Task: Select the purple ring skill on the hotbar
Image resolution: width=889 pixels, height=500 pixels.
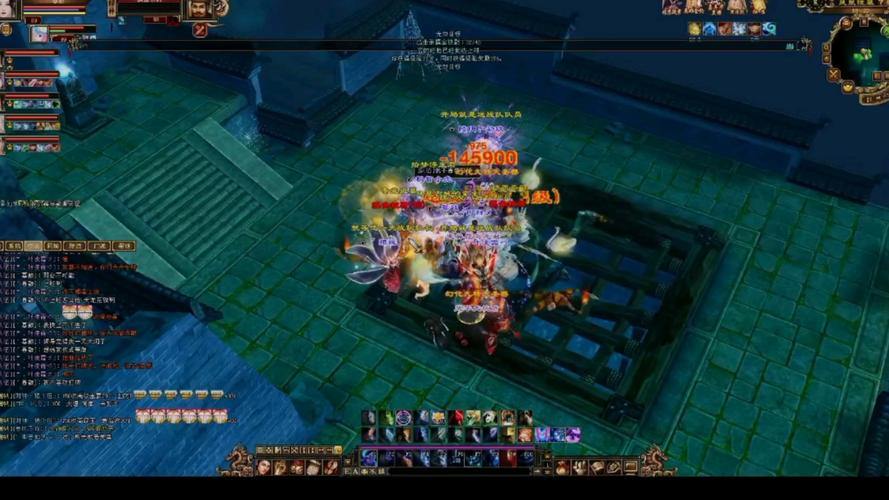Action: point(404,417)
